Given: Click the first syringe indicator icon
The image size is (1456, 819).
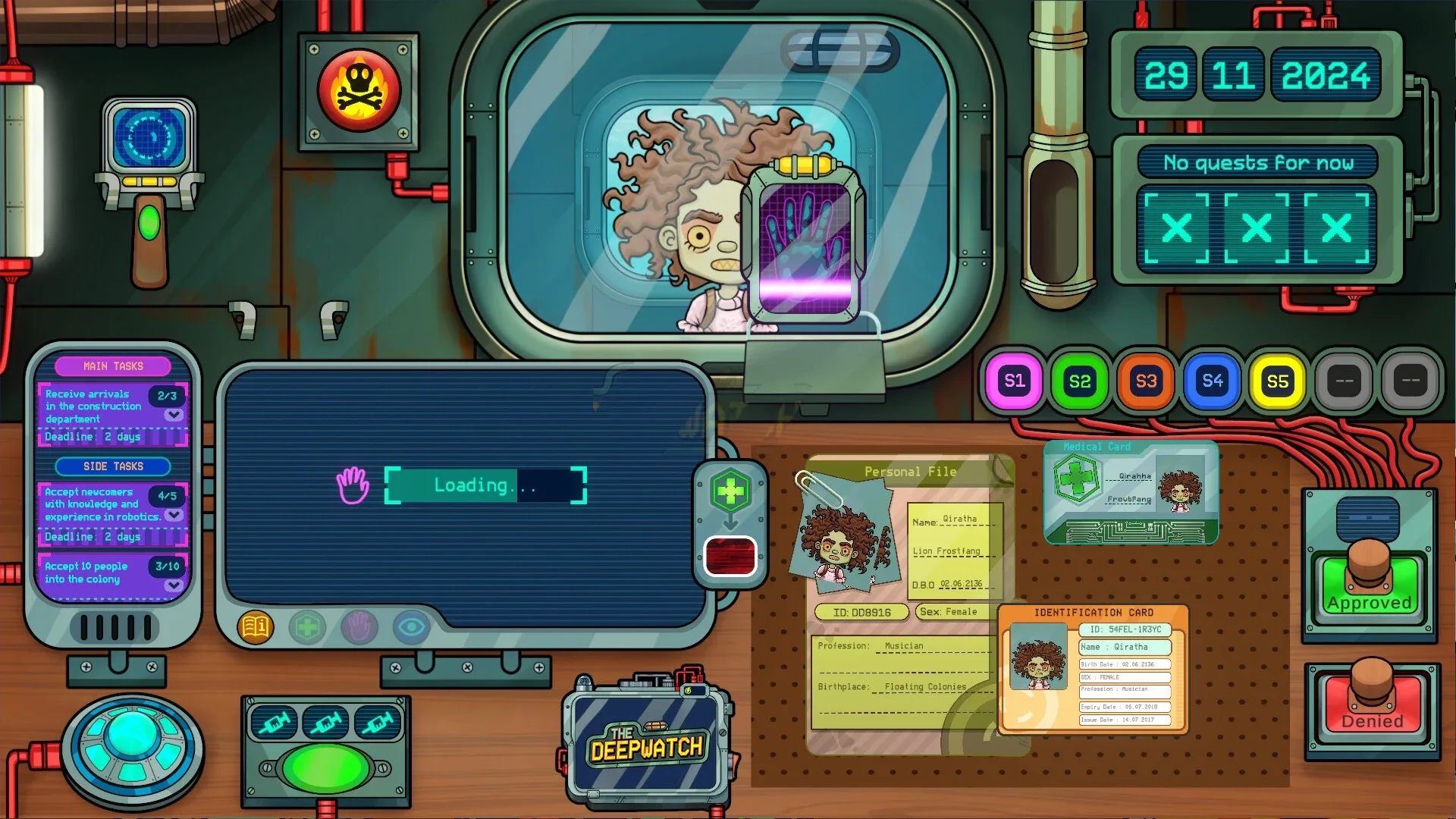Looking at the screenshot, I should coord(274,722).
